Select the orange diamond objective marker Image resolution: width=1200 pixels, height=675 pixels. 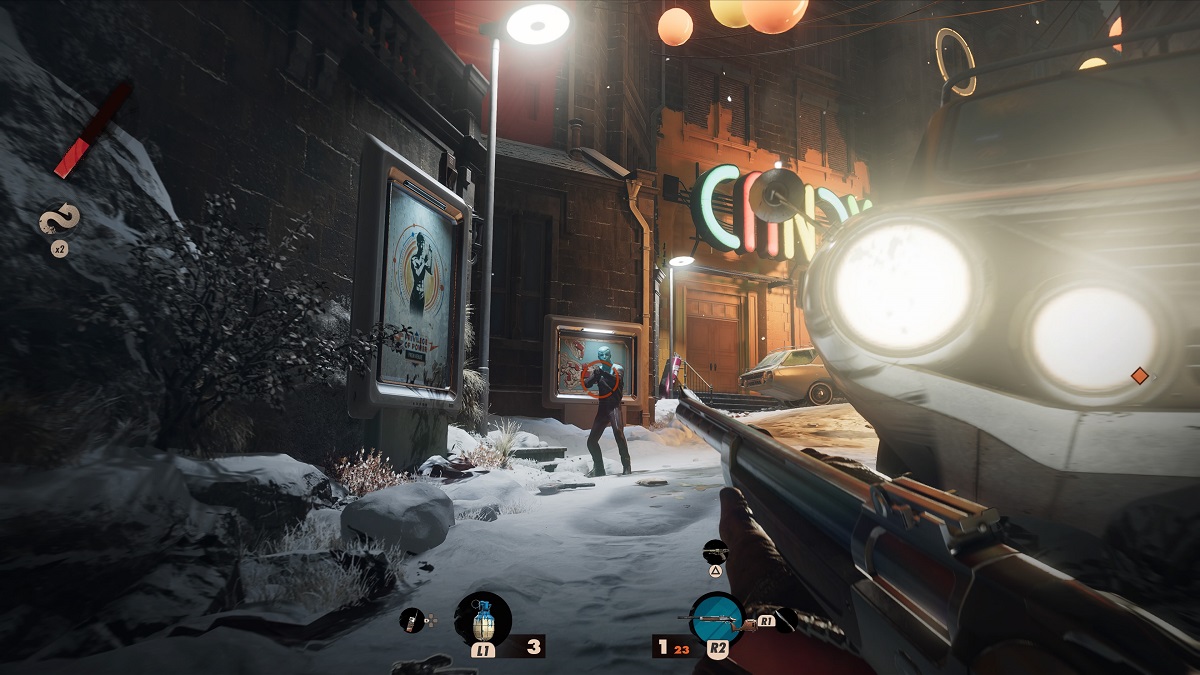(x=1138, y=376)
